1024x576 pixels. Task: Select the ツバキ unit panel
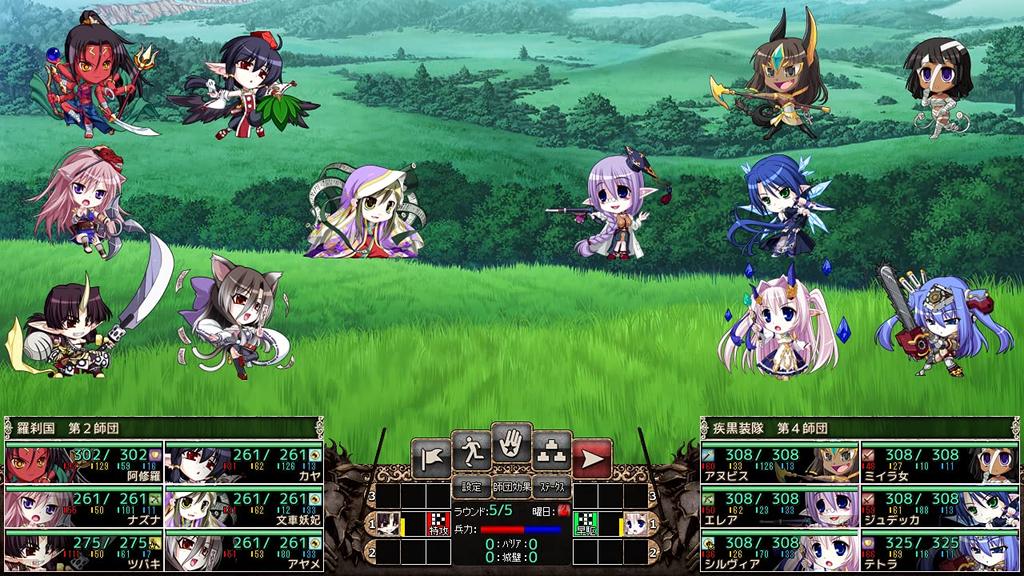point(84,550)
